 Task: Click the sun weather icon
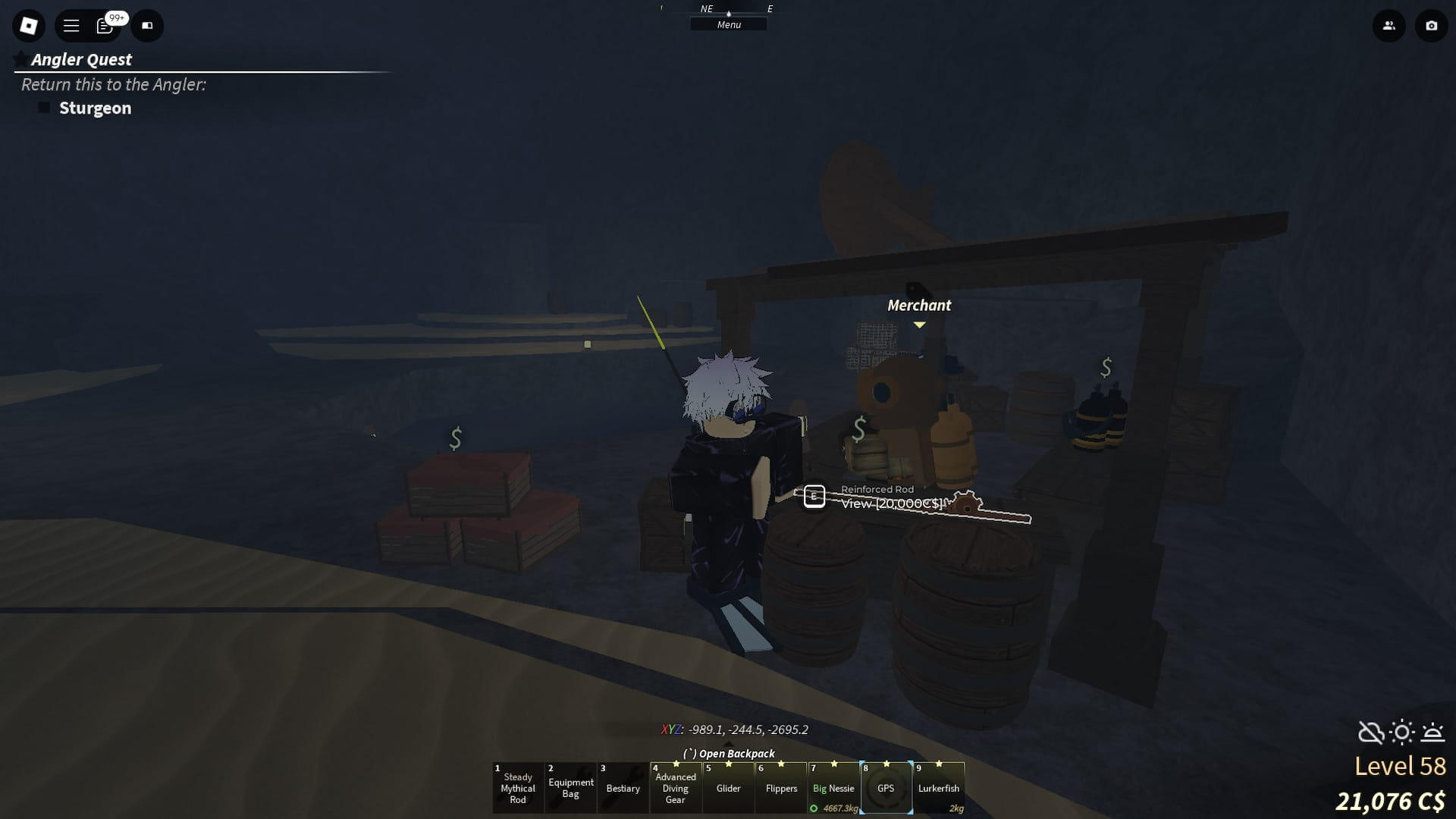pyautogui.click(x=1402, y=733)
